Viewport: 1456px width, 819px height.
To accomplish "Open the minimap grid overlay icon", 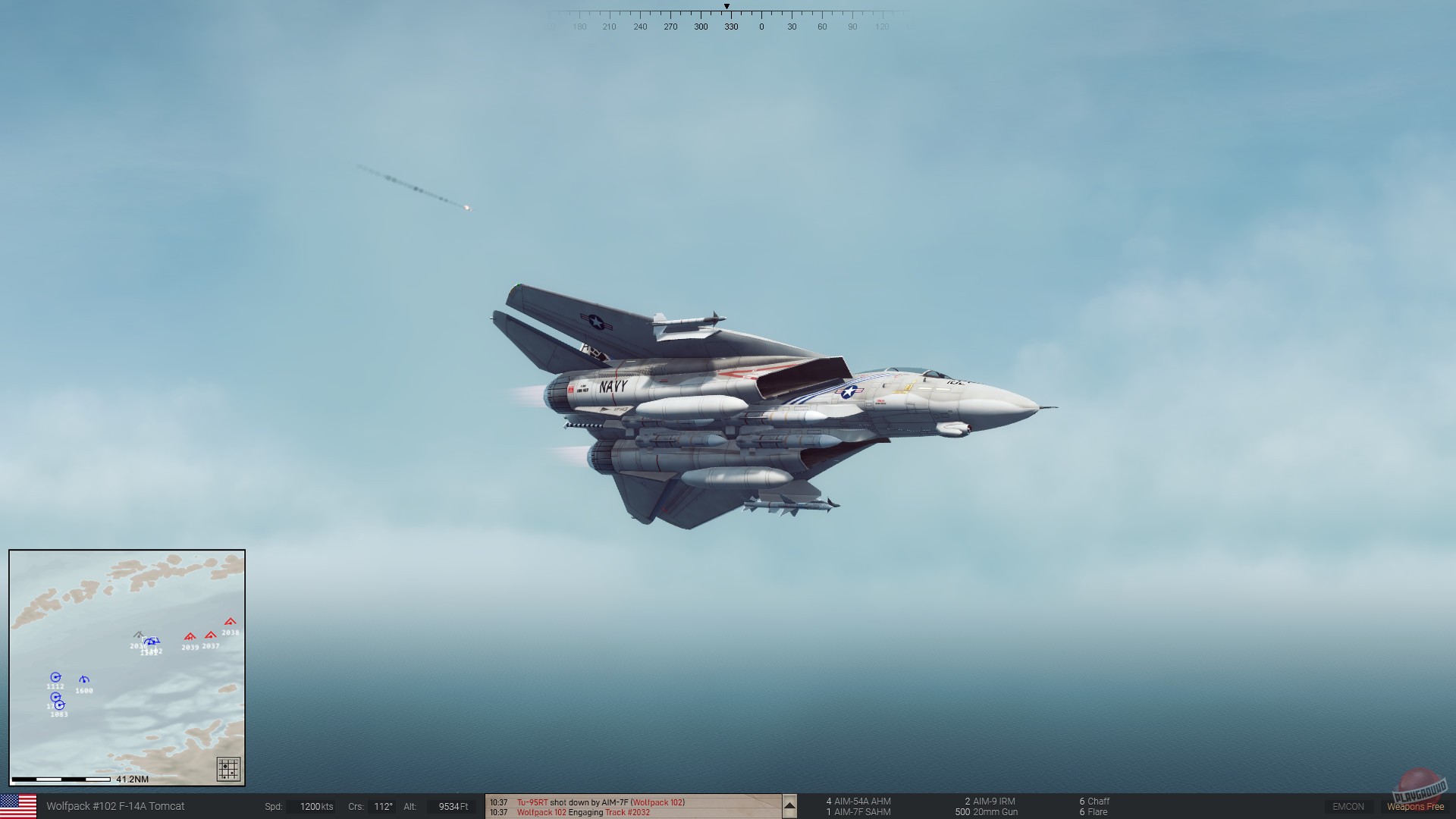I will [x=230, y=767].
